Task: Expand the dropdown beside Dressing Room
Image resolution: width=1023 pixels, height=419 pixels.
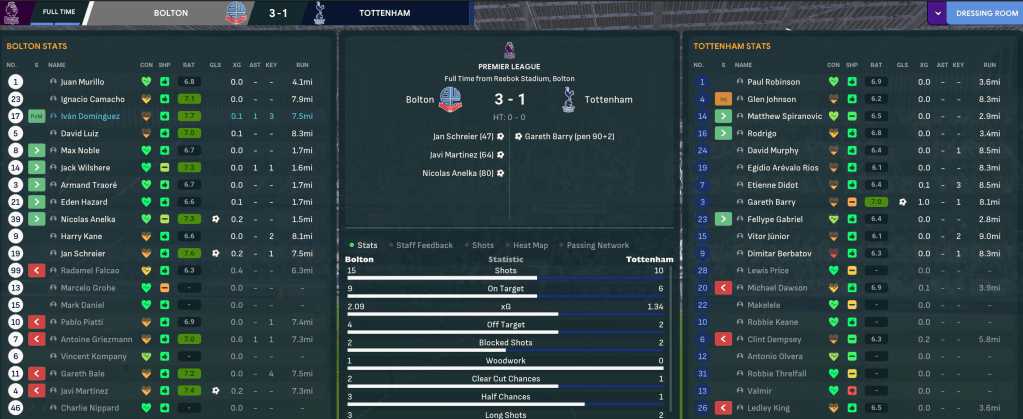Action: pyautogui.click(x=937, y=14)
